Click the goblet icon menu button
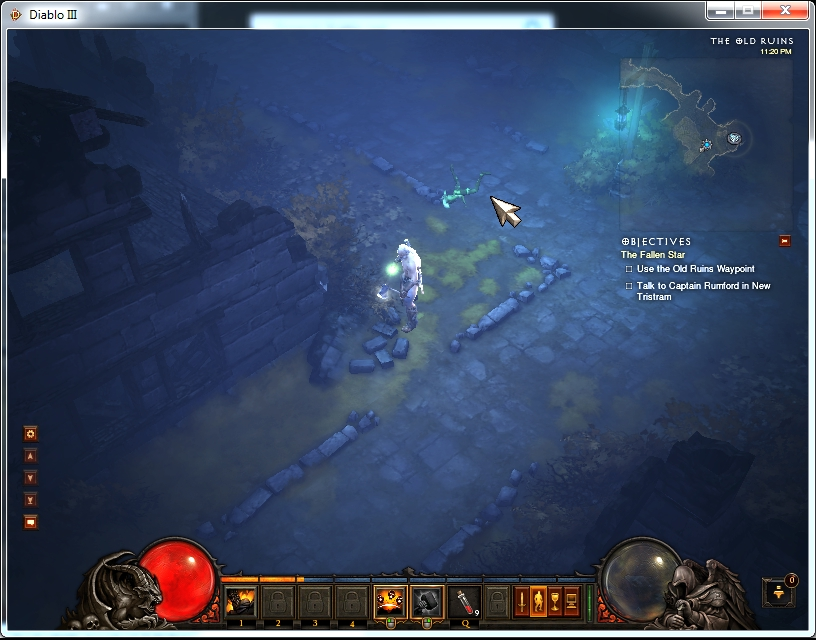 click(556, 601)
